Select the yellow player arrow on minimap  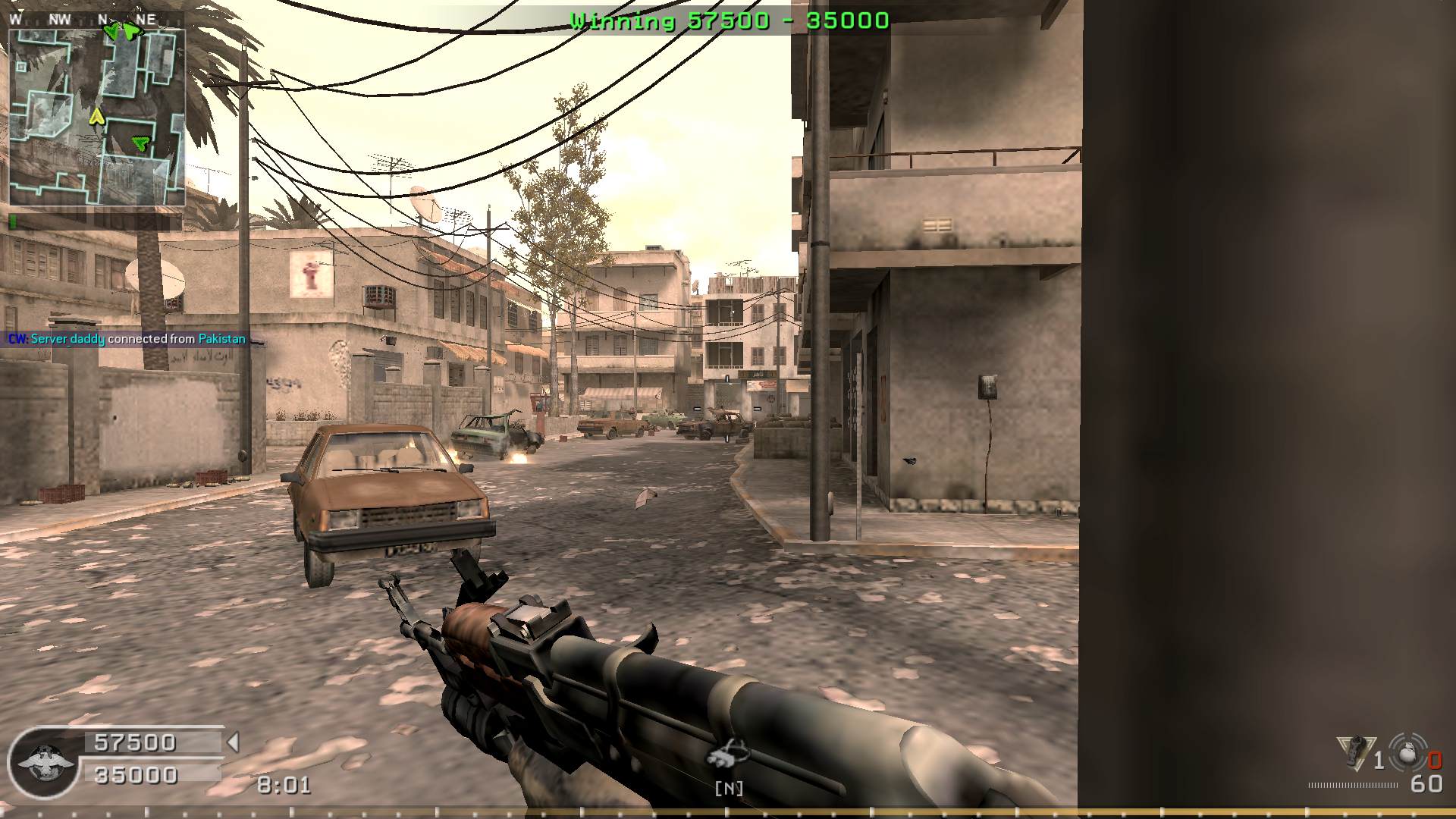96,117
